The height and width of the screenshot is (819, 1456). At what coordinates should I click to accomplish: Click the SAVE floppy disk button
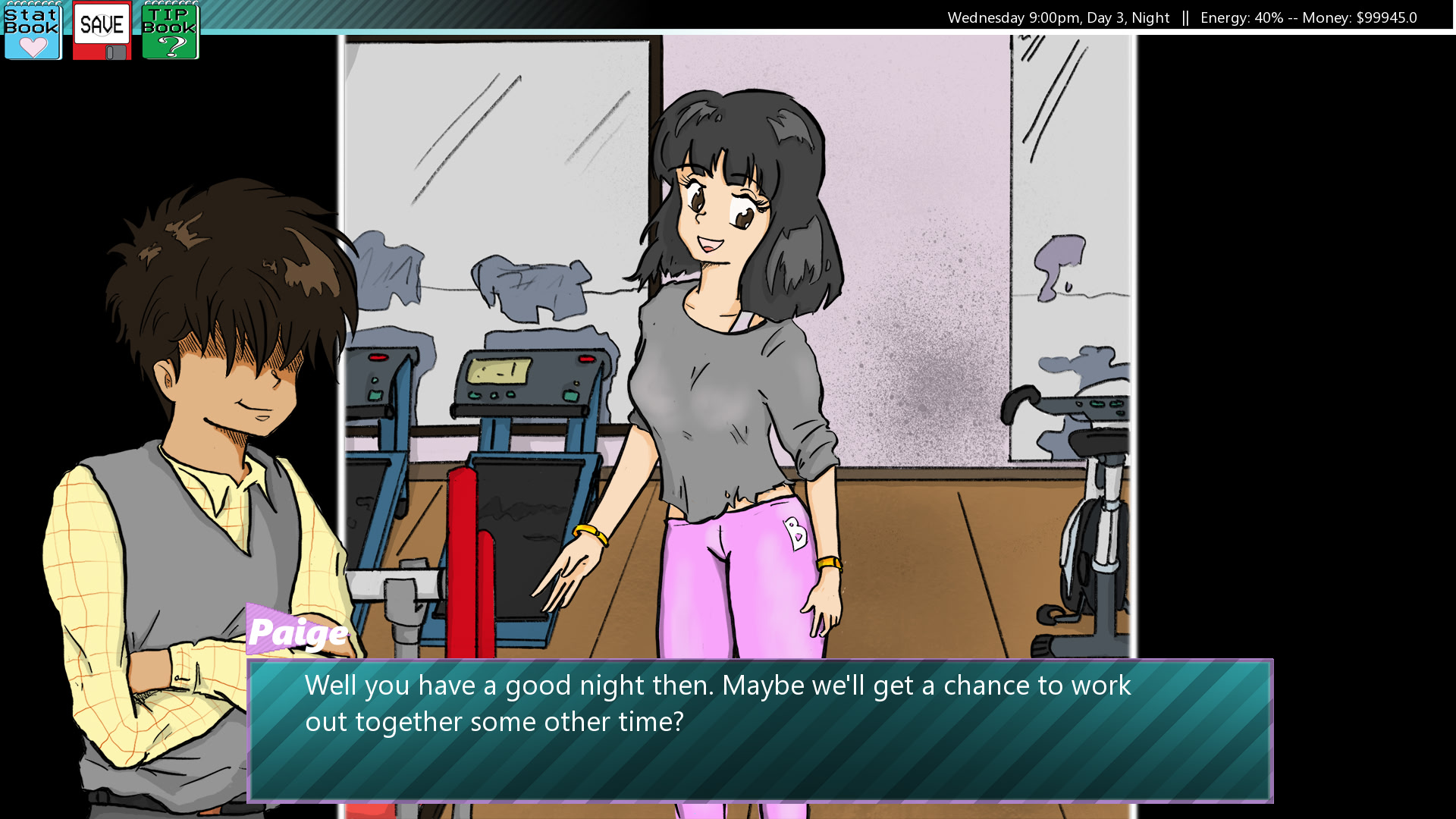(x=102, y=31)
